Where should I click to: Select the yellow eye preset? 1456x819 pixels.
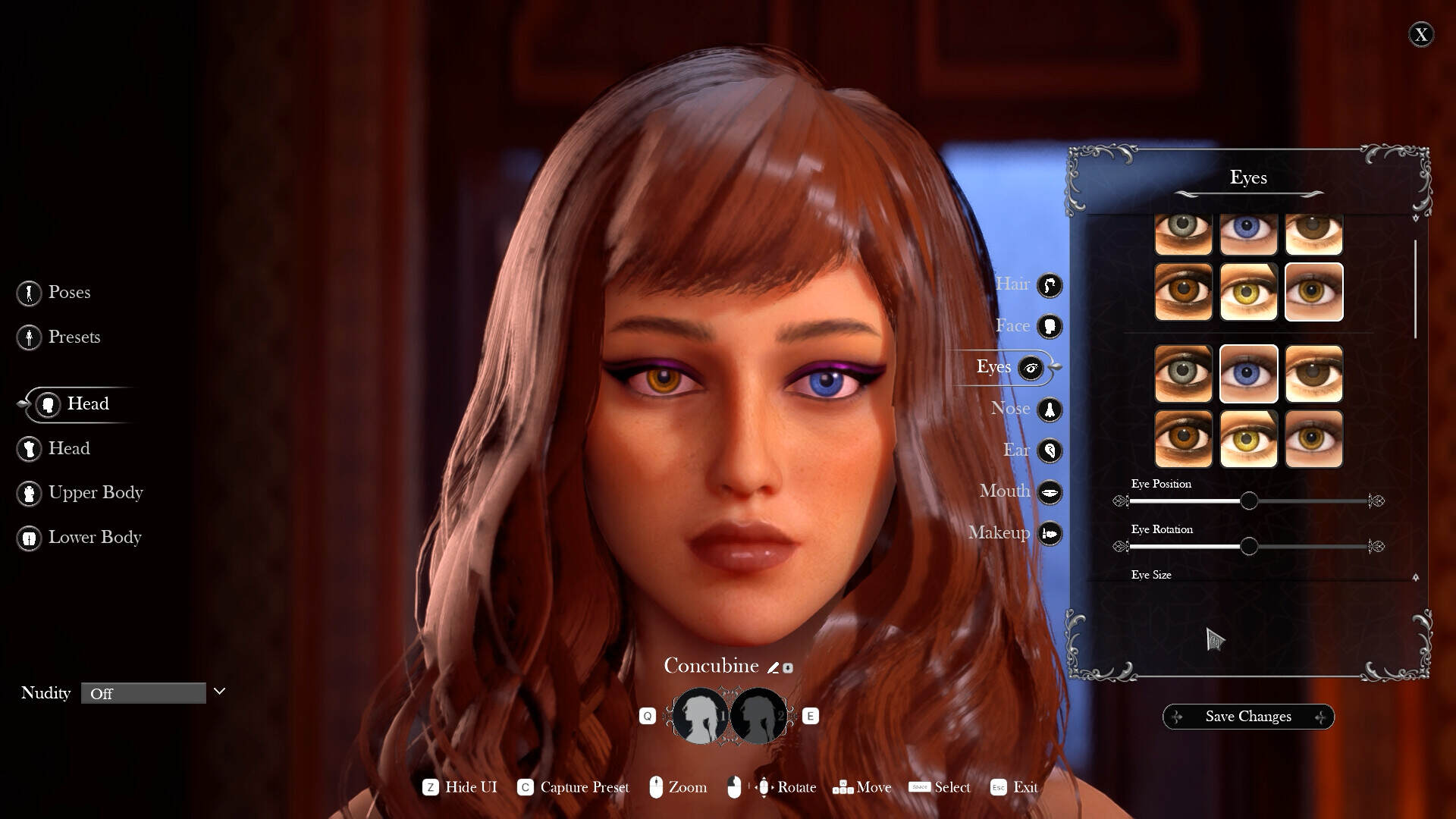[1249, 438]
